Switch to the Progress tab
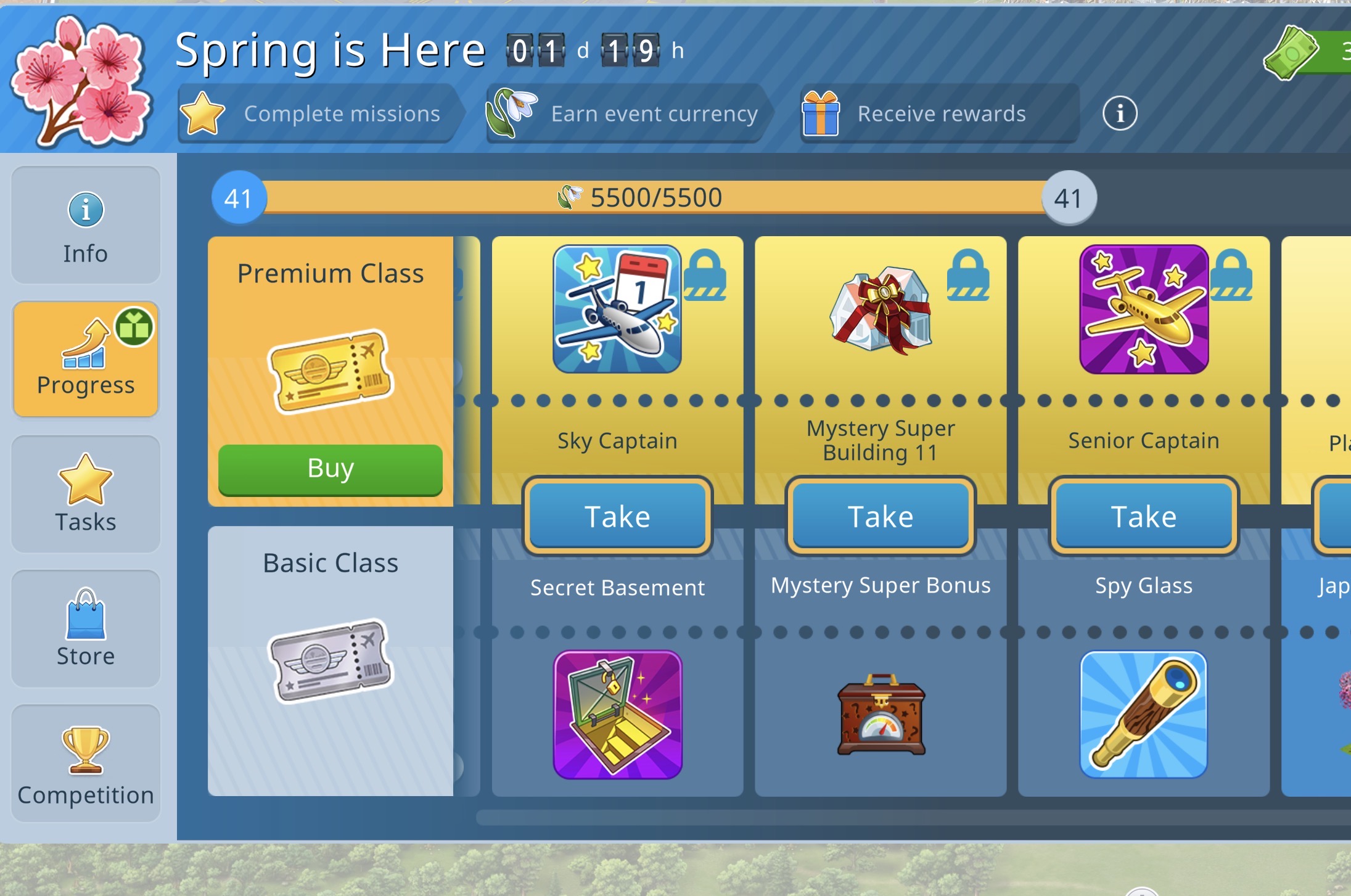This screenshot has width=1351, height=896. (x=86, y=360)
